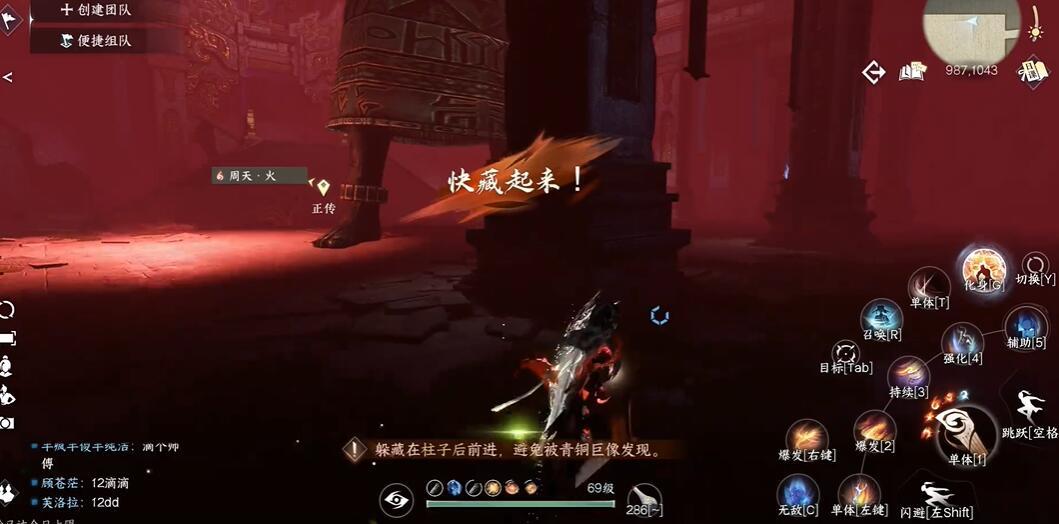The height and width of the screenshot is (524, 1059).
Task: Click the exit arrow icon beside the minimap
Action: click(874, 72)
